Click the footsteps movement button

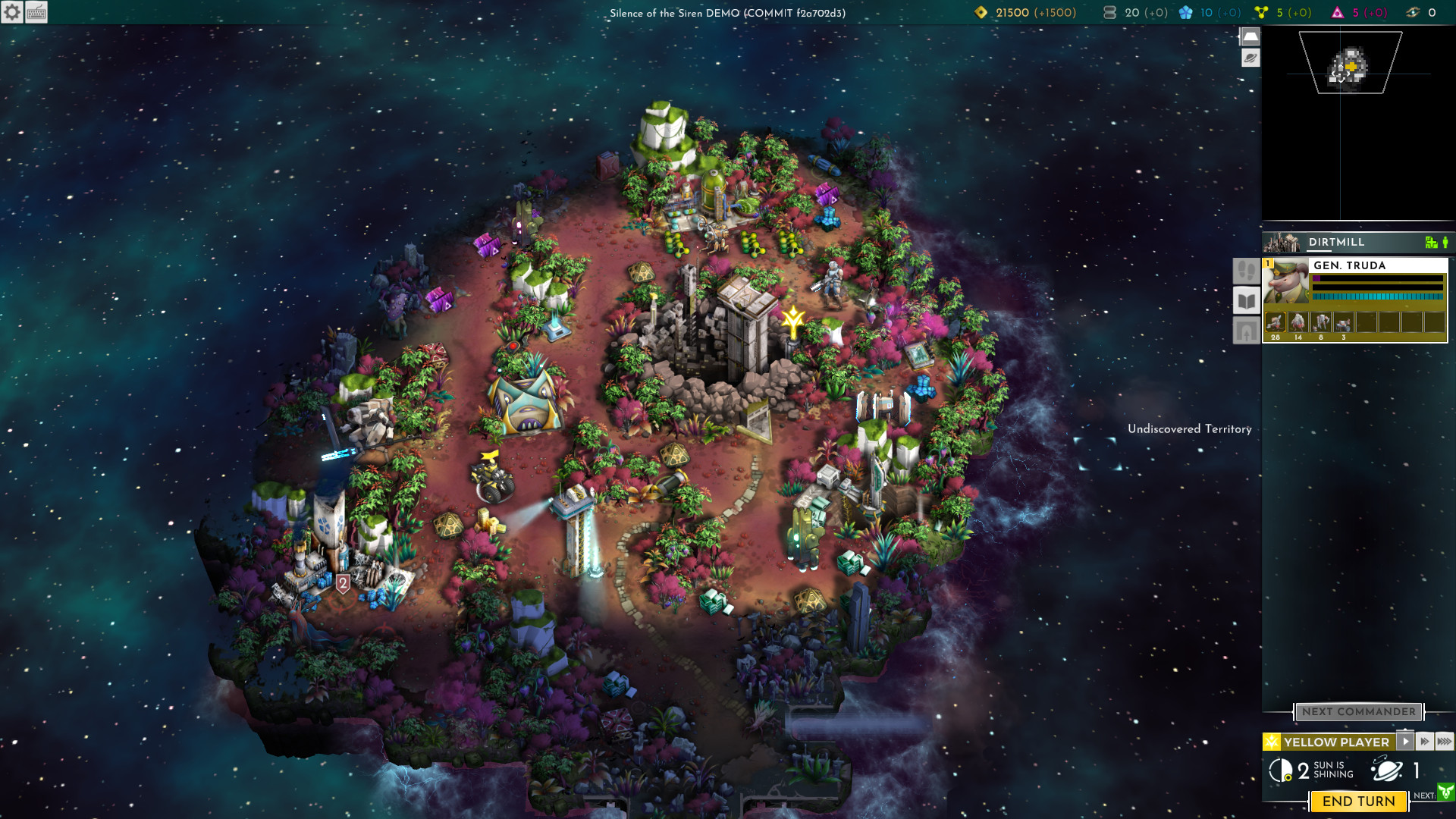click(1246, 271)
